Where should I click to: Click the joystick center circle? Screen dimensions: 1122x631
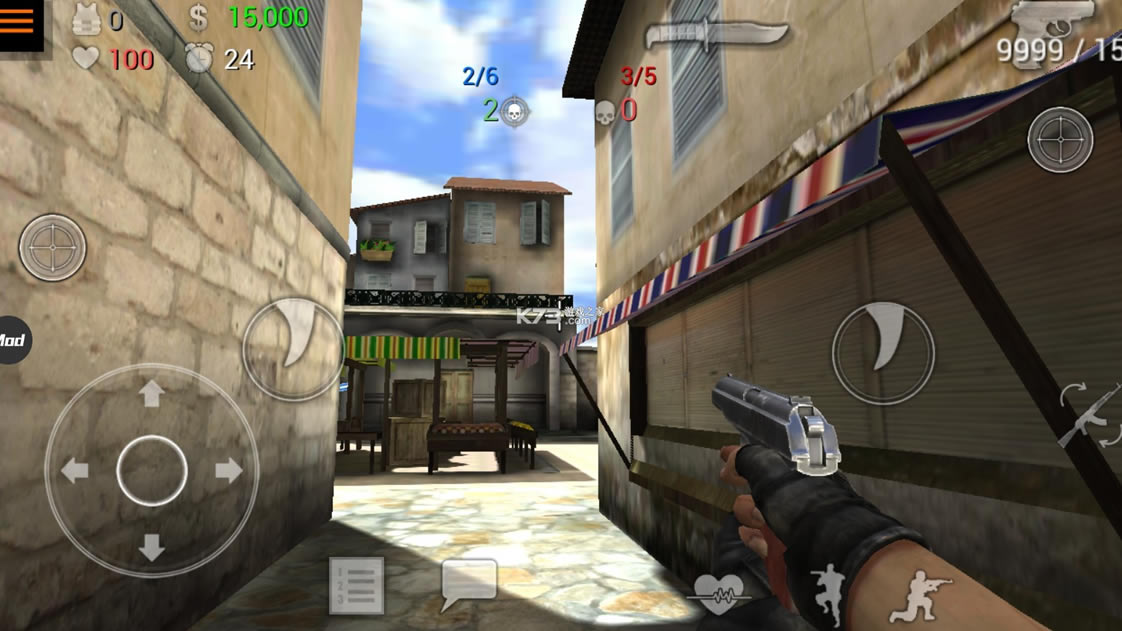(152, 470)
